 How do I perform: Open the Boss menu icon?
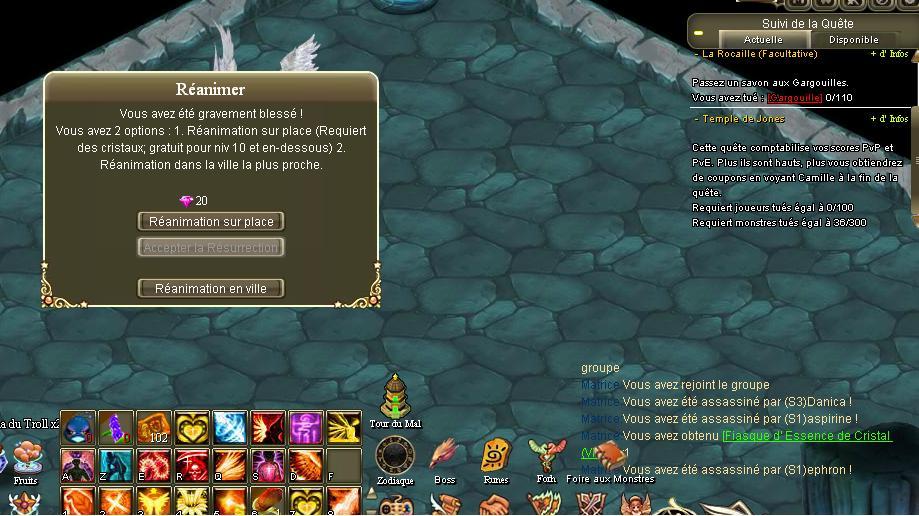coord(444,458)
